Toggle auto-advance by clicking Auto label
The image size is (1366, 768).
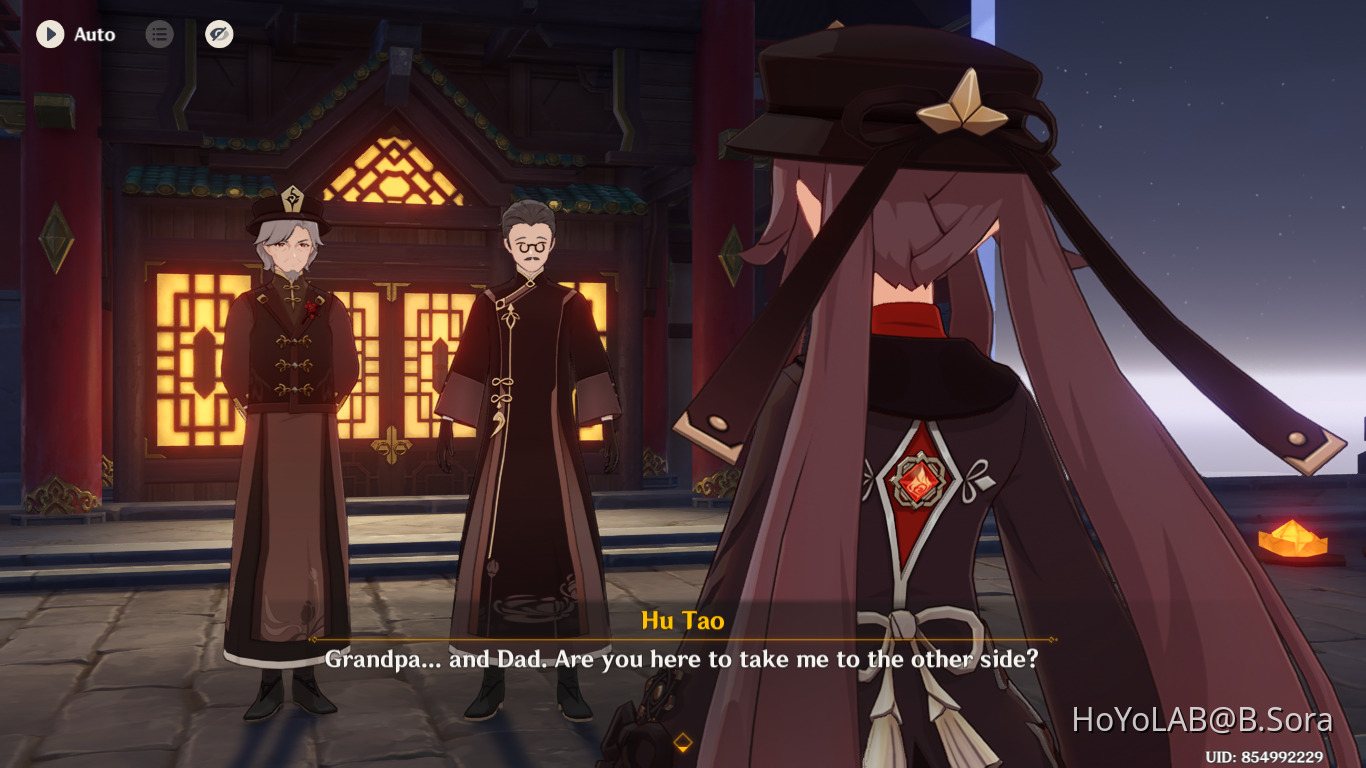[x=94, y=34]
